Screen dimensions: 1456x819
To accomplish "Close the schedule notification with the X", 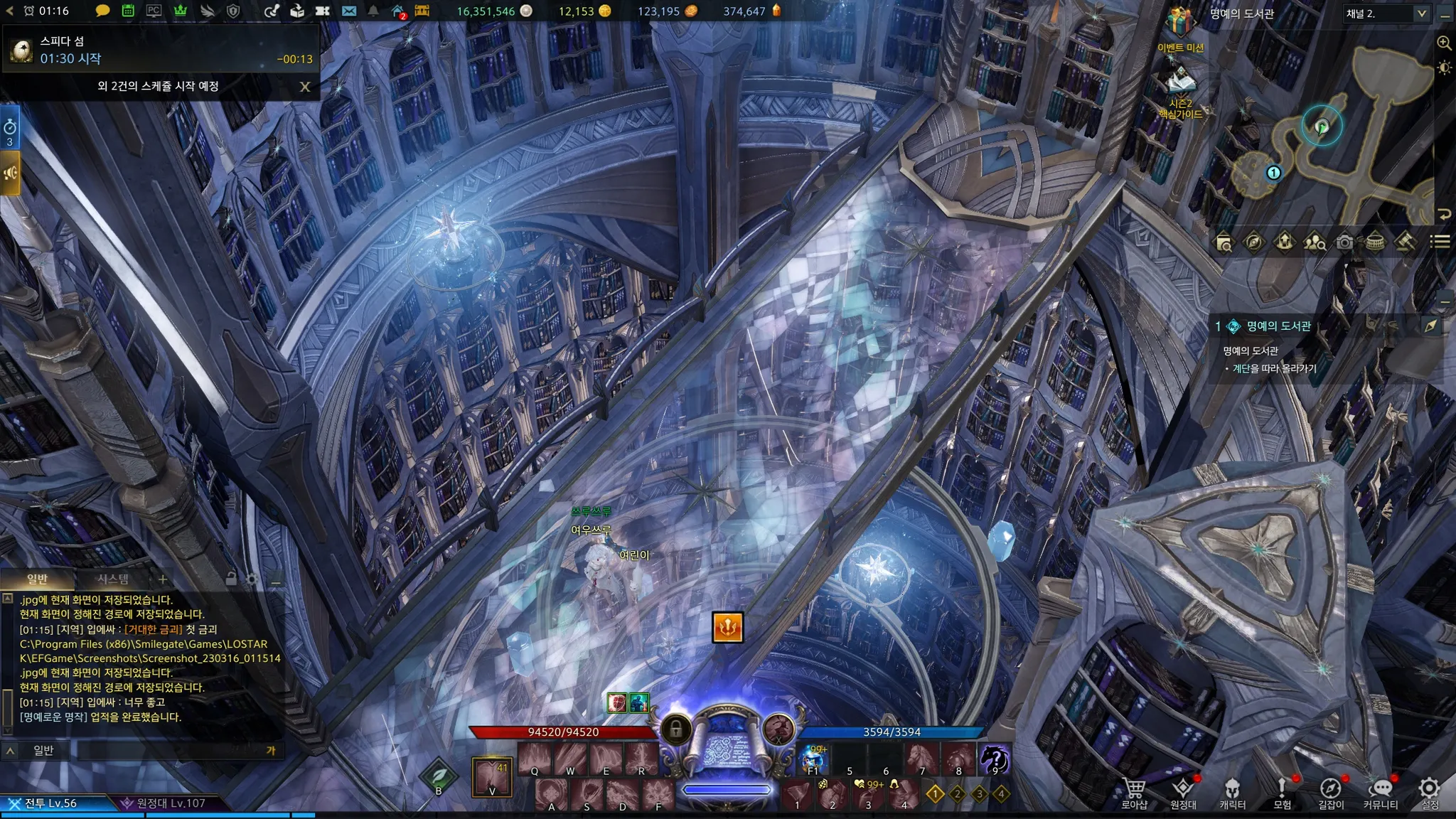I will pyautogui.click(x=305, y=87).
